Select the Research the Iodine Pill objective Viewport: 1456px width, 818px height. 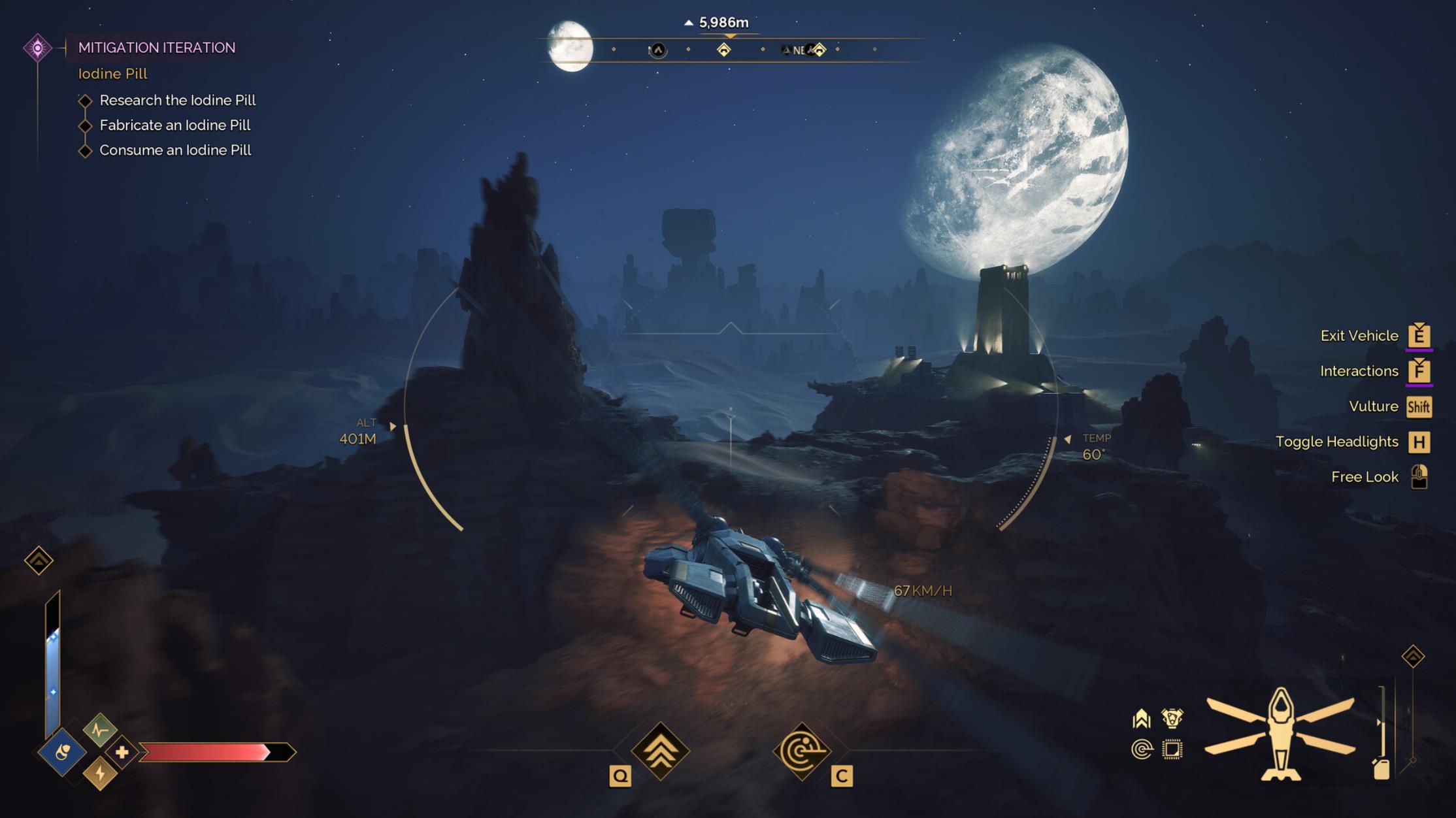tap(177, 101)
